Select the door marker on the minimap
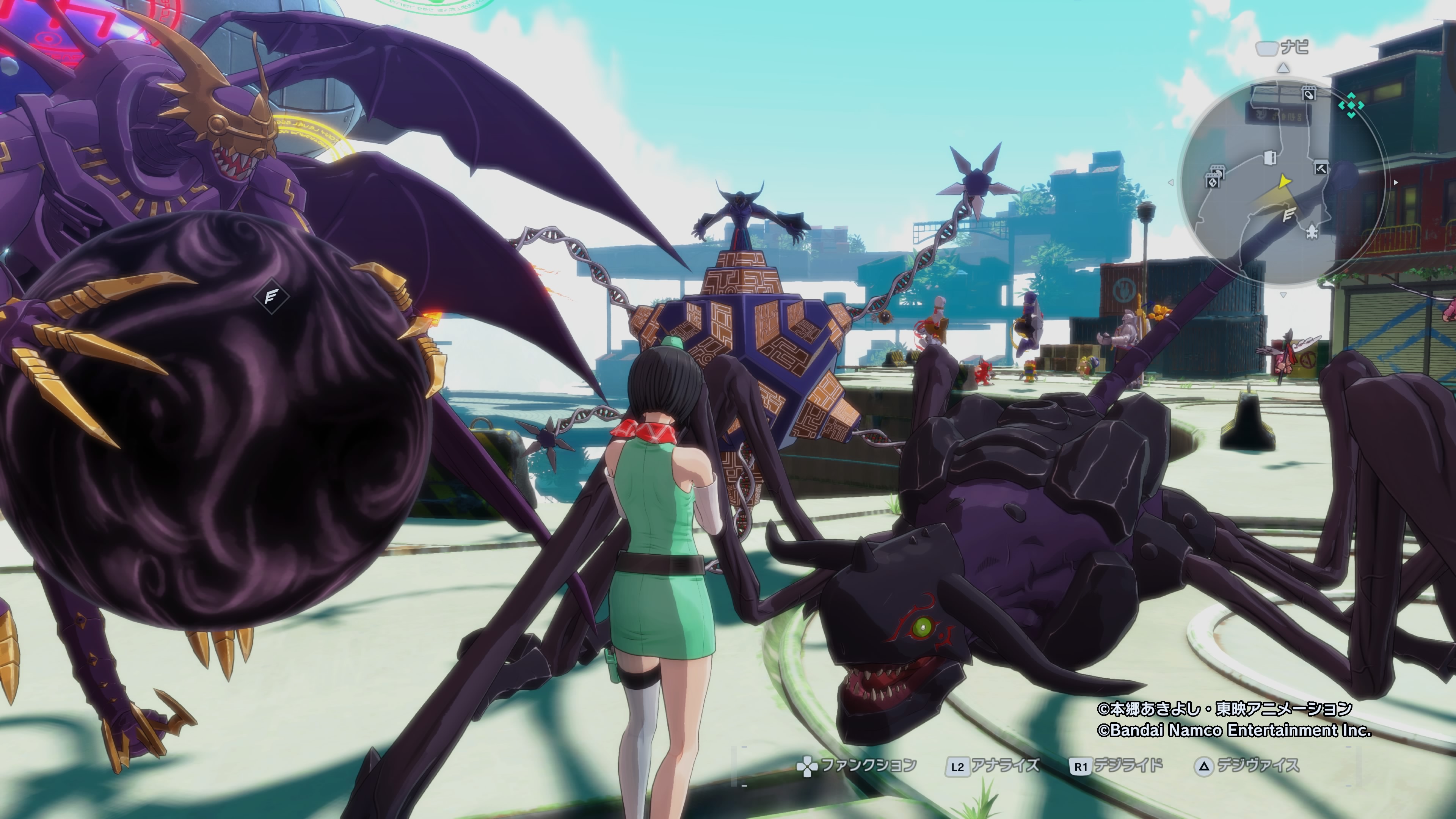Screen dimensions: 1456x819 1270,157
